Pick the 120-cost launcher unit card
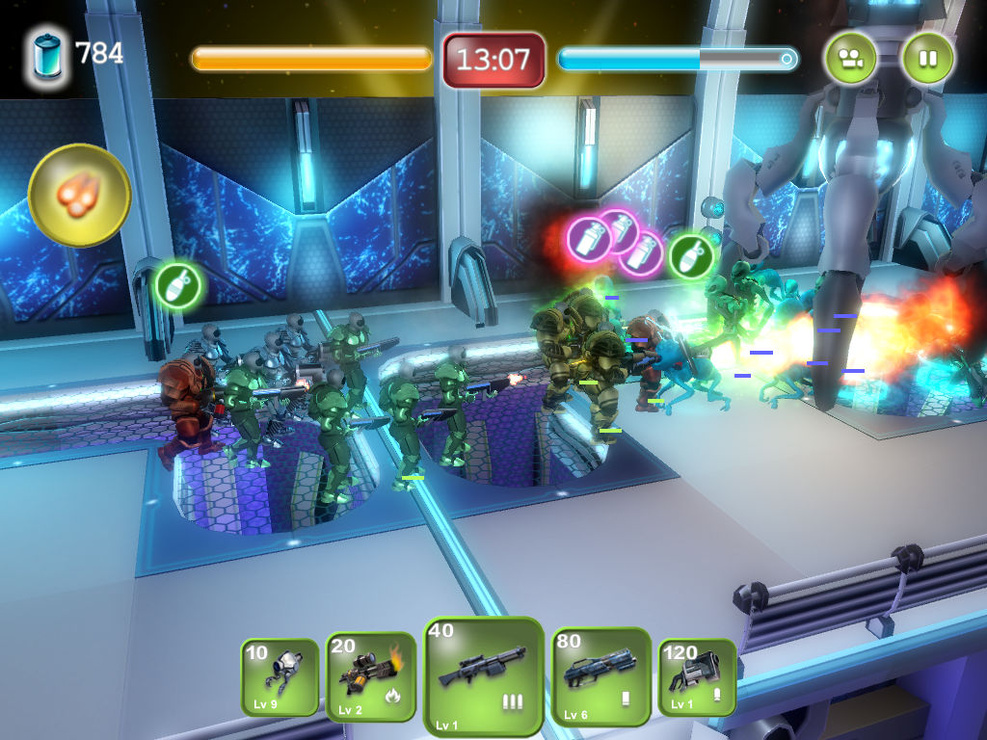This screenshot has width=987, height=740. click(696, 677)
